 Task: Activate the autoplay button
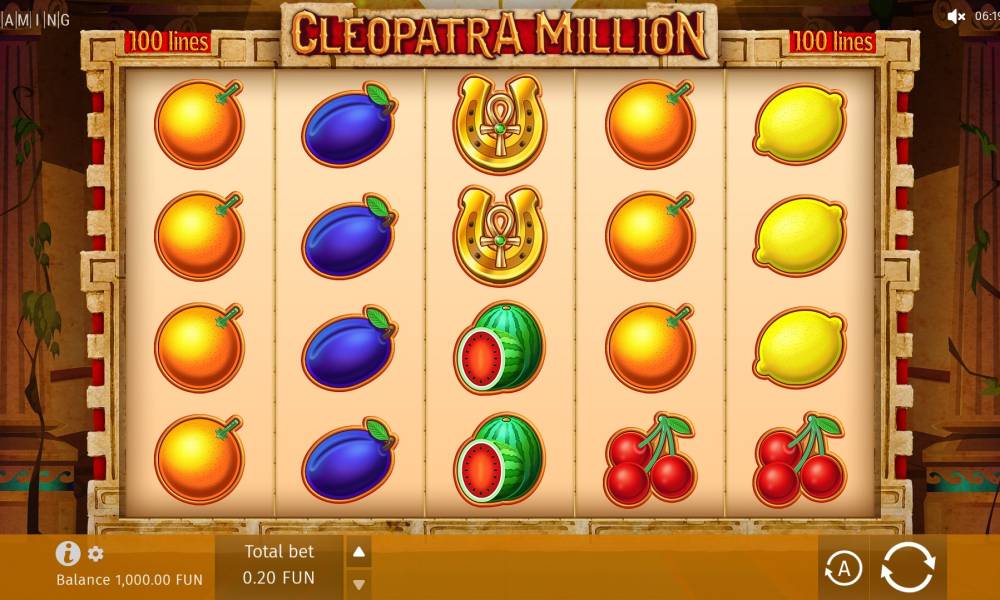(x=843, y=569)
